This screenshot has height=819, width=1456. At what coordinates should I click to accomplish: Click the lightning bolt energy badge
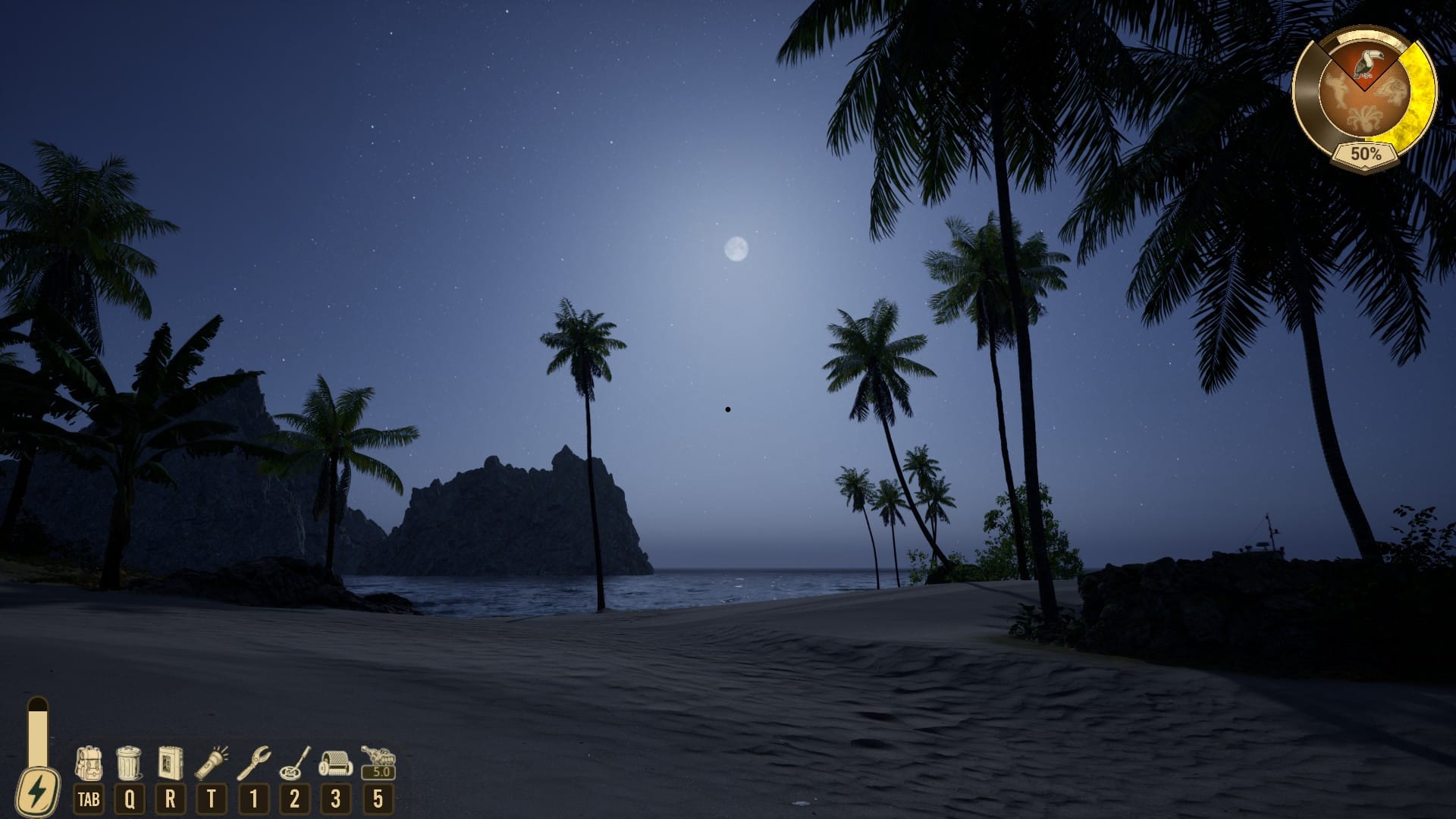tap(37, 792)
